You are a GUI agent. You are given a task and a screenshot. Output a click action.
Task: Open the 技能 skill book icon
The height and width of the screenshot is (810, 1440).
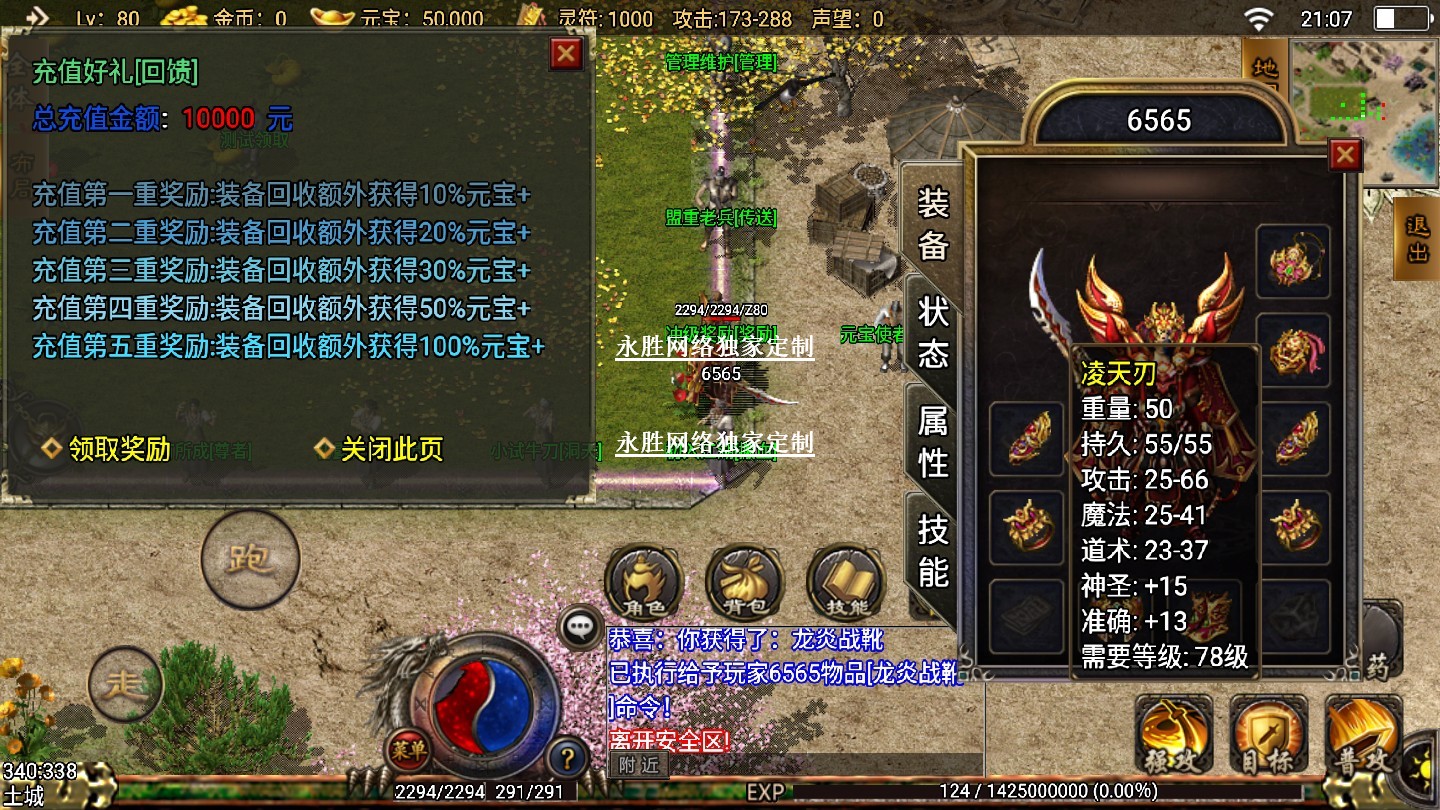[x=845, y=582]
